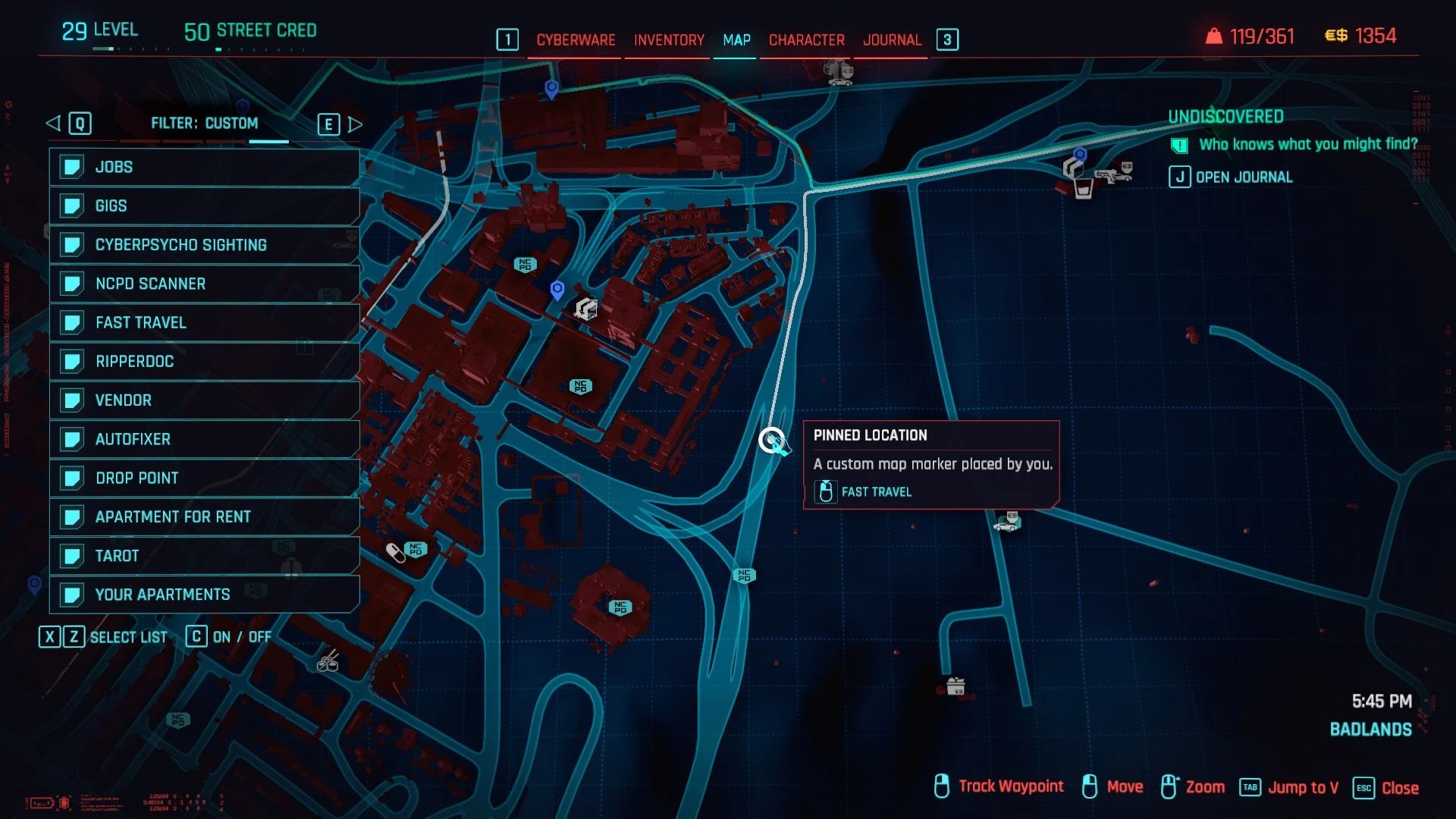The height and width of the screenshot is (819, 1456).
Task: Open the ripperdoc pill icon on the map
Action: (395, 553)
